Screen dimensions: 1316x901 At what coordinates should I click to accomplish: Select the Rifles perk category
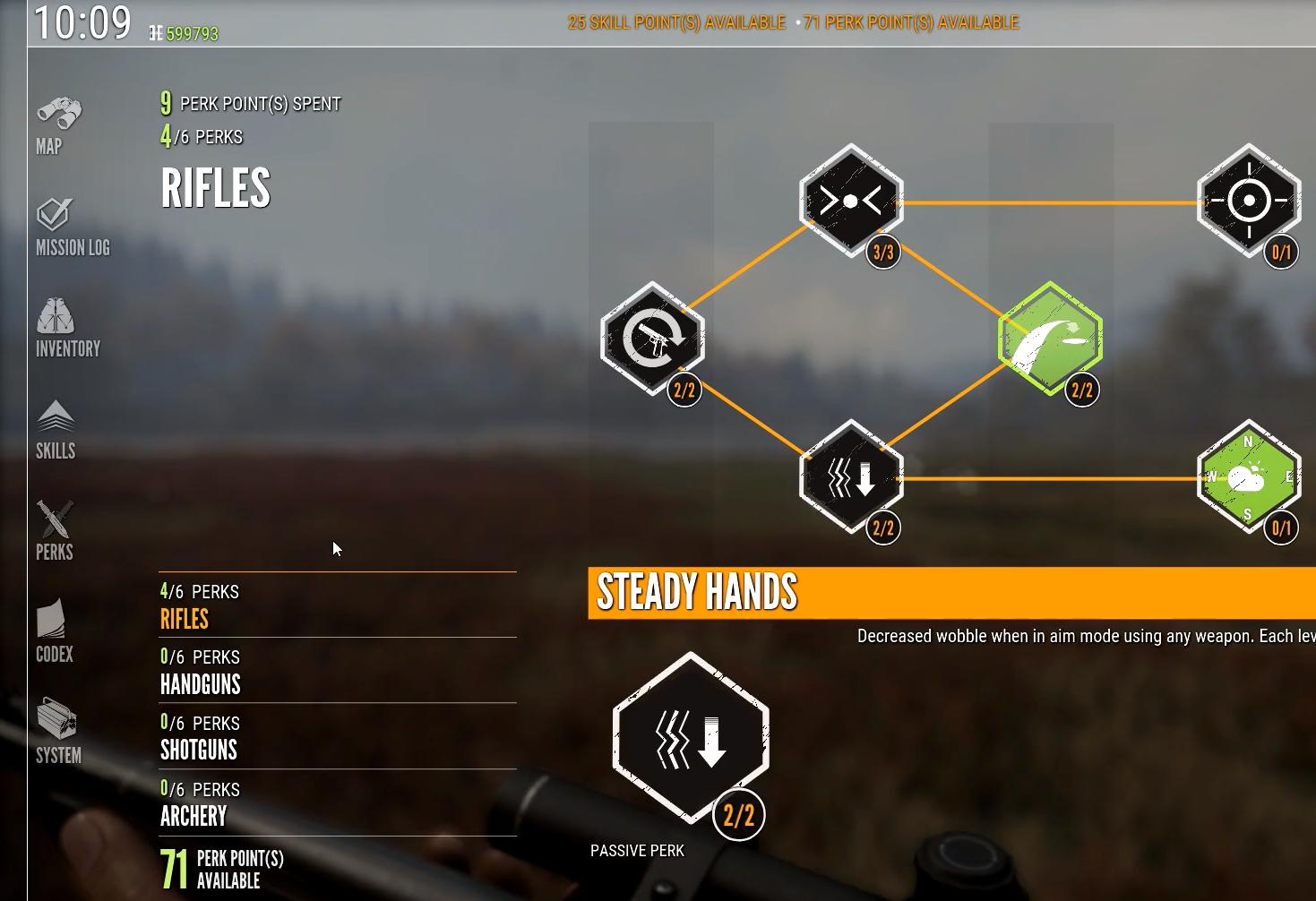click(185, 619)
